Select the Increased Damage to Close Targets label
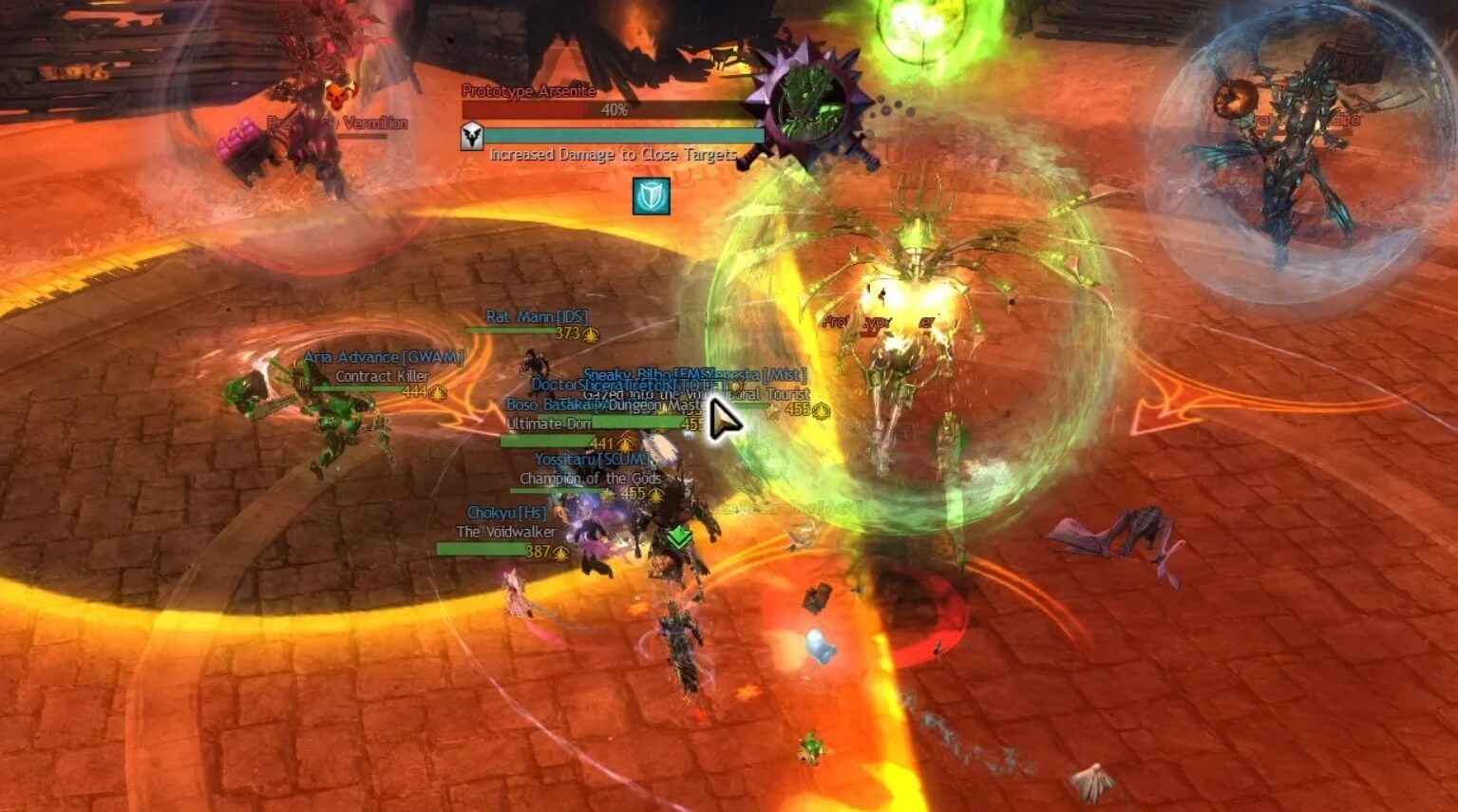Screen dimensions: 1458x812 (x=612, y=154)
